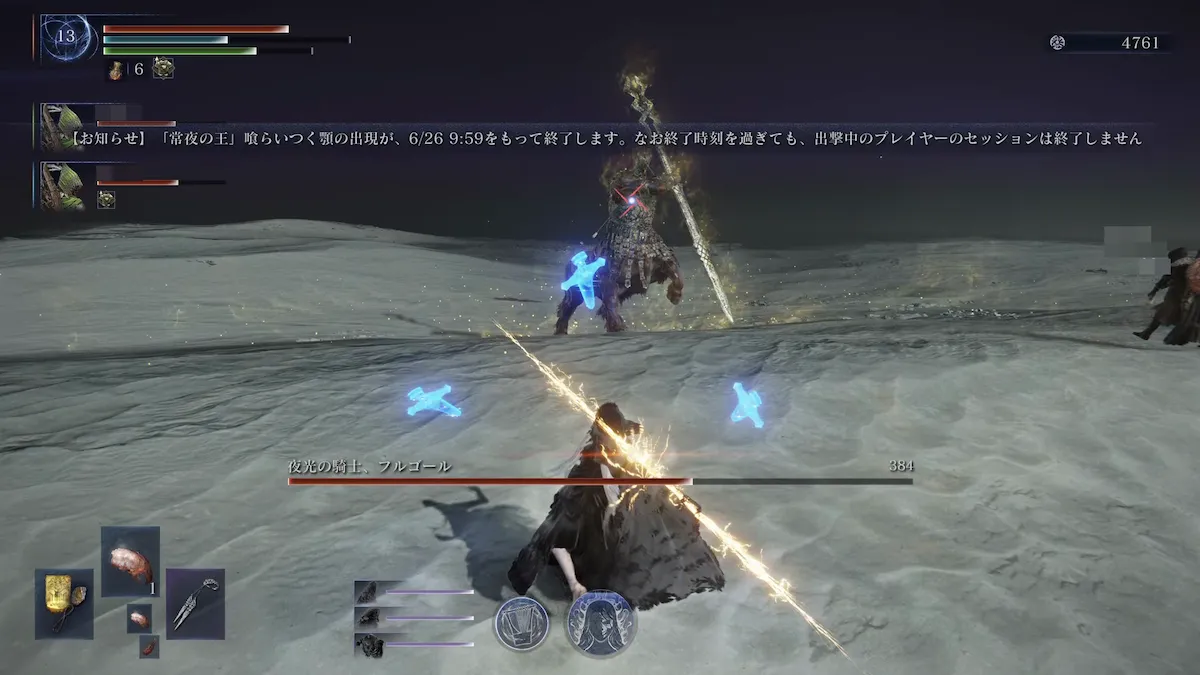Click the level 13 player emblem
Image resolution: width=1200 pixels, height=675 pixels.
[68, 38]
